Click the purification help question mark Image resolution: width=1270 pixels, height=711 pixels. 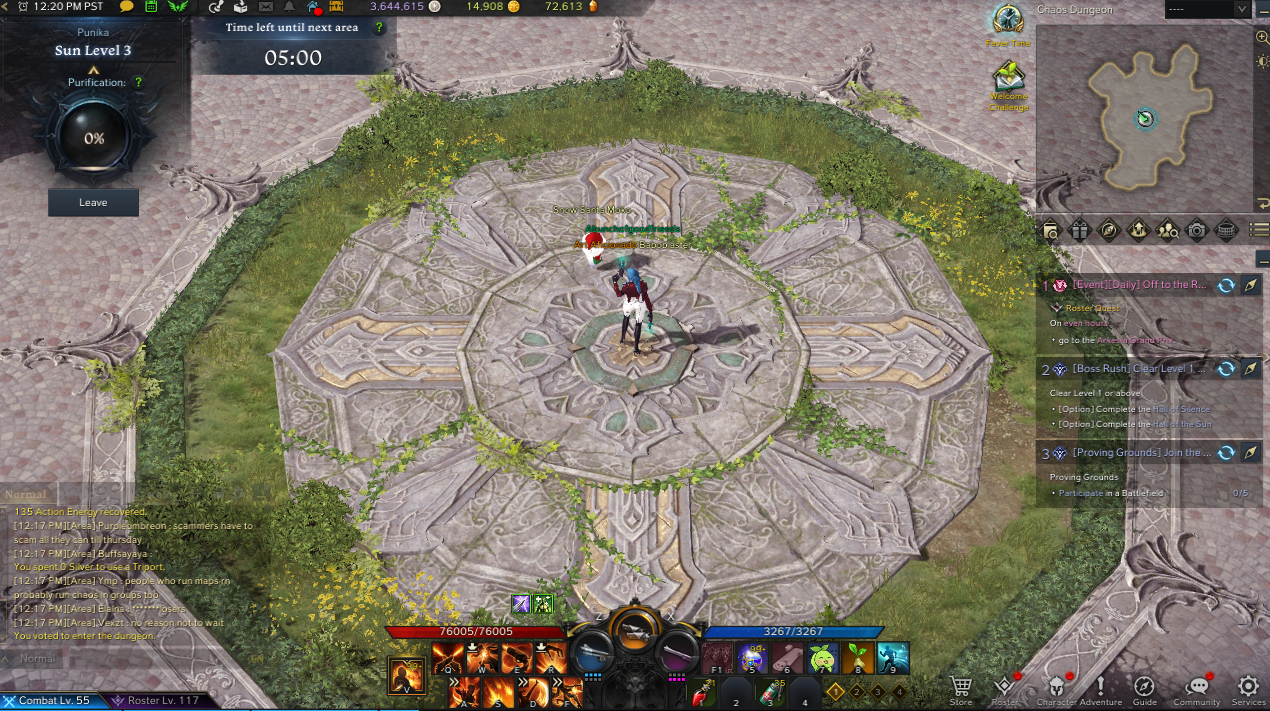click(138, 83)
